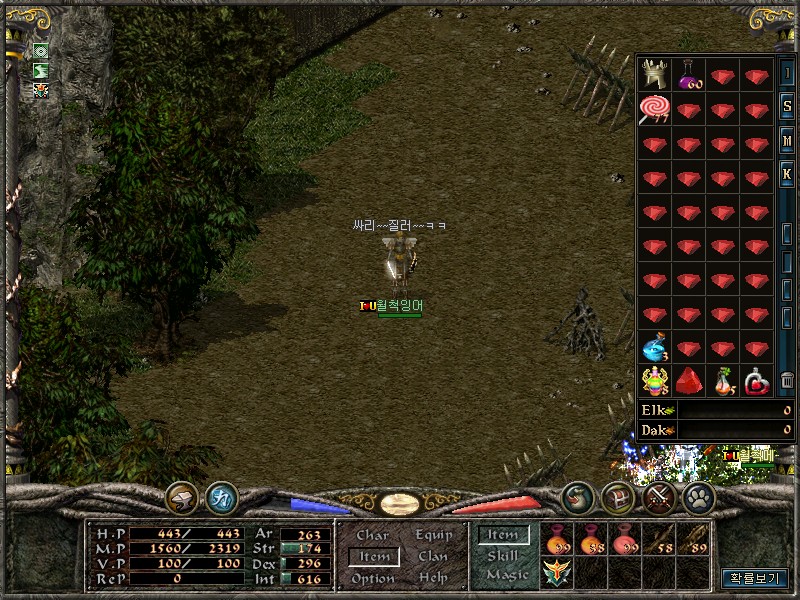Click the paw print round button
The width and height of the screenshot is (800, 600).
697,497
